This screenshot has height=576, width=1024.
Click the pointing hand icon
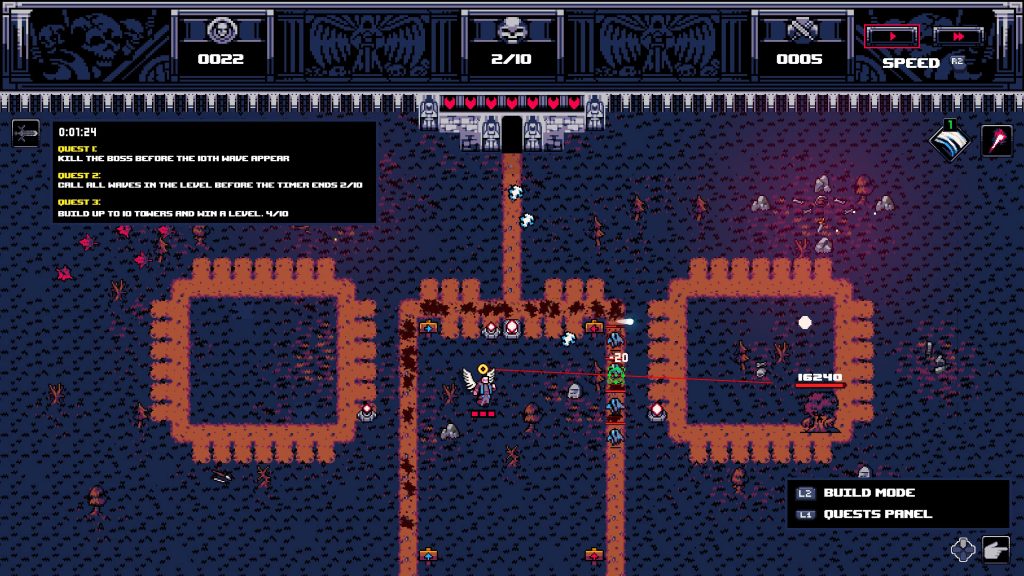pyautogui.click(x=996, y=549)
